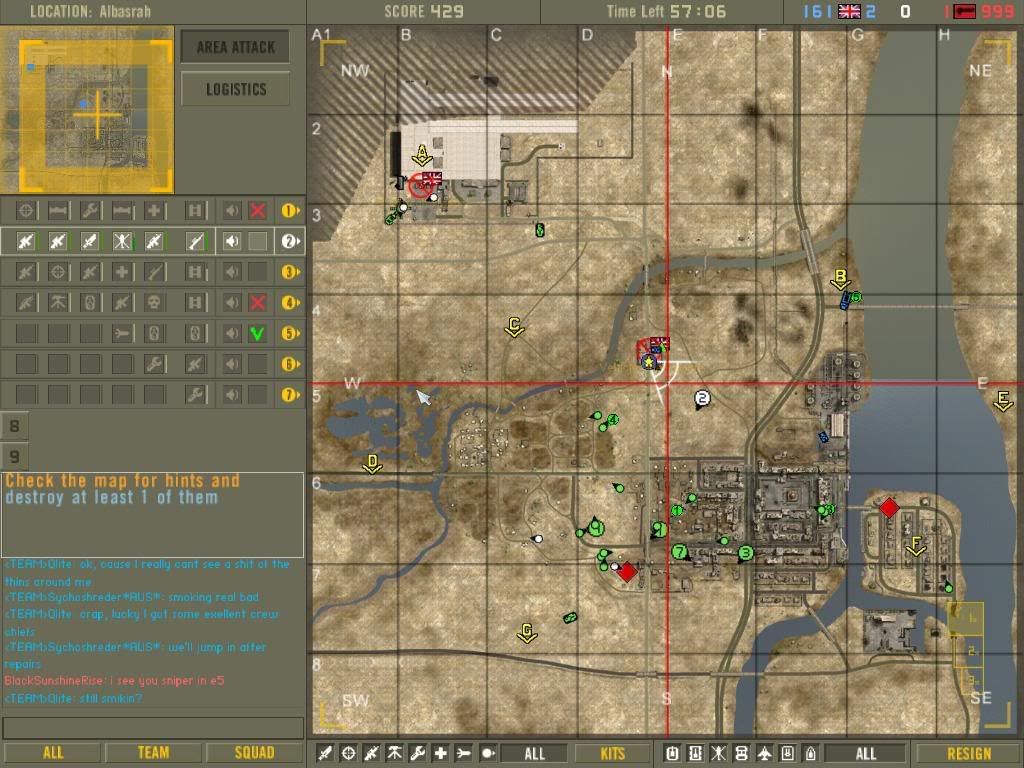Switch chat channel to SQUAD

[x=254, y=753]
